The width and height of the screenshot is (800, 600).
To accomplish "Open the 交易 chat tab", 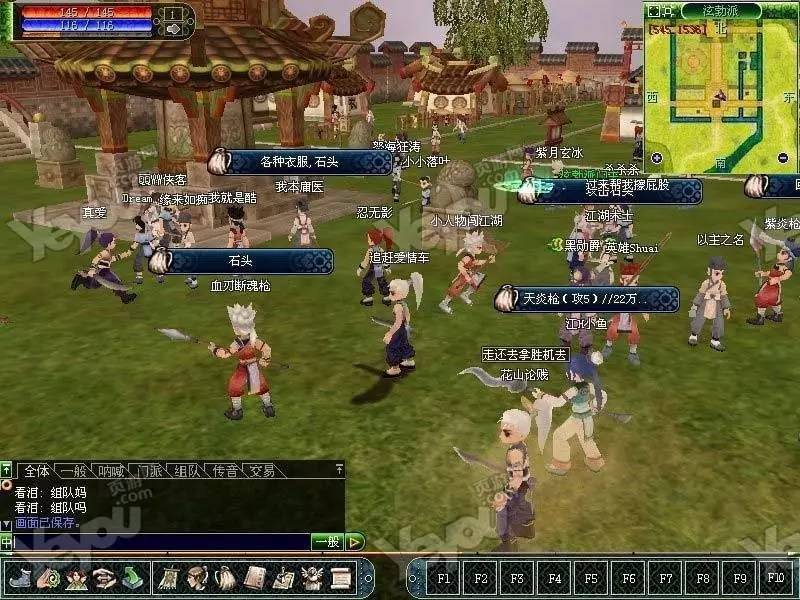I will click(261, 470).
